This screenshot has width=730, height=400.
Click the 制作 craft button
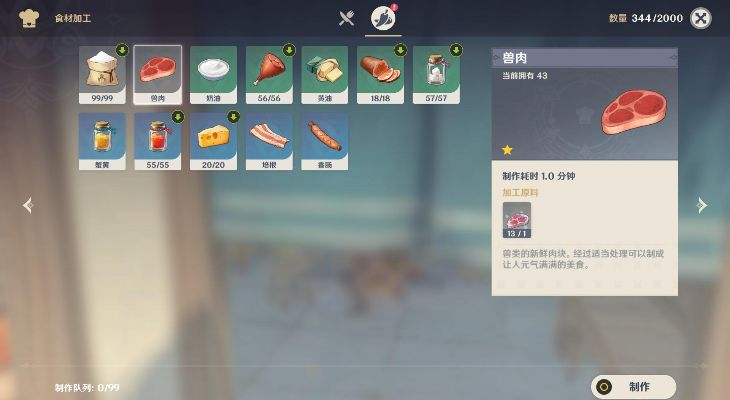pyautogui.click(x=633, y=387)
